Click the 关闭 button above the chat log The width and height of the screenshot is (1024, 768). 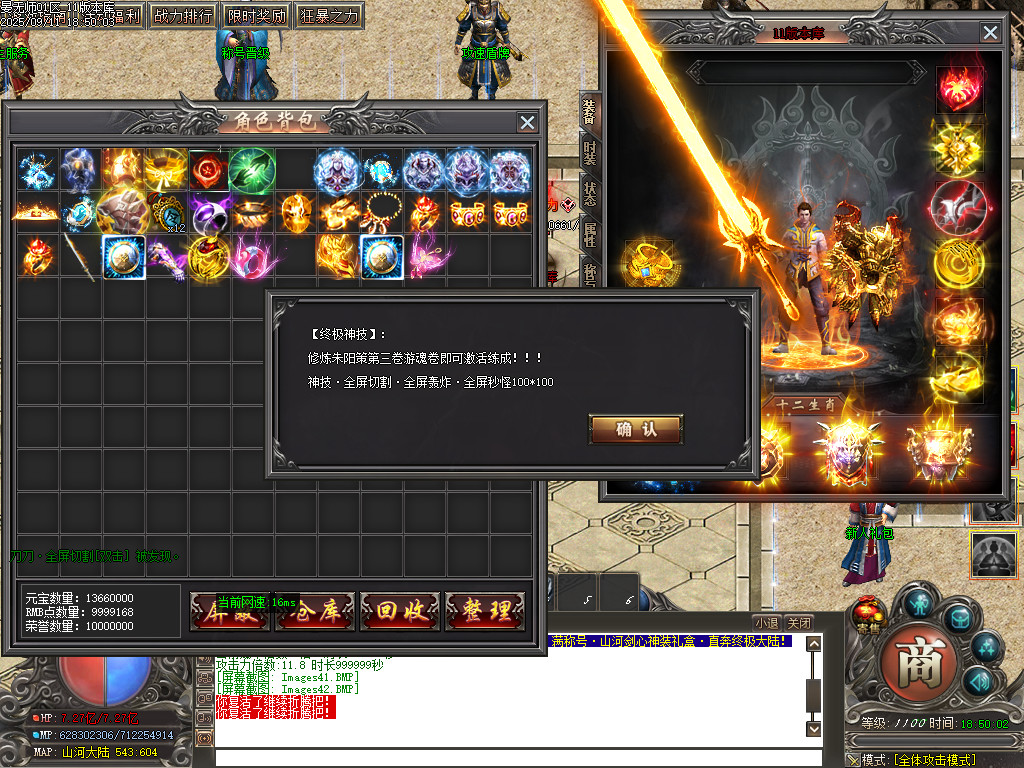(798, 622)
